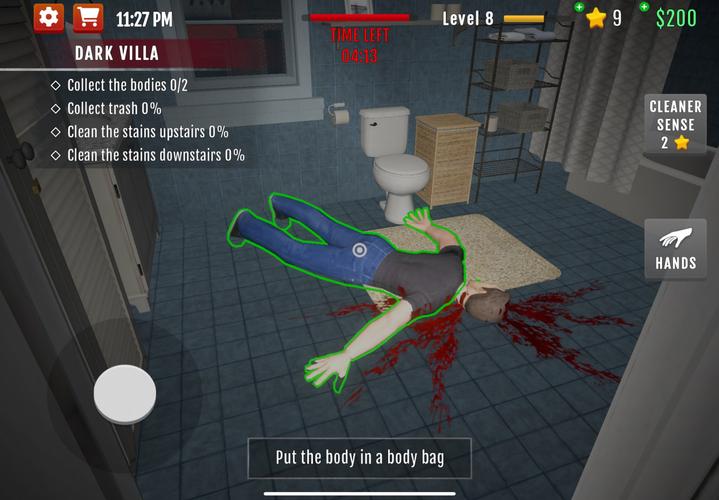Open the shopping cart store
The image size is (719, 500).
click(x=88, y=18)
